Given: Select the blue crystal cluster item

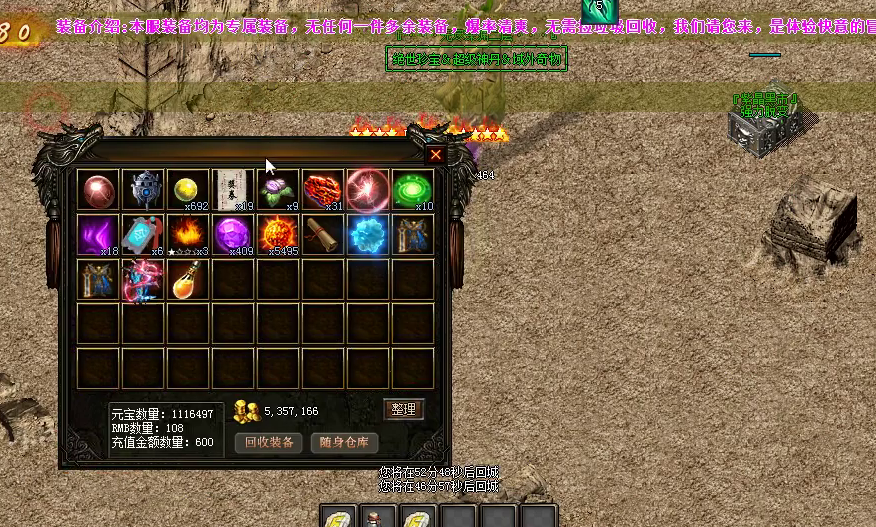Looking at the screenshot, I should (x=367, y=235).
